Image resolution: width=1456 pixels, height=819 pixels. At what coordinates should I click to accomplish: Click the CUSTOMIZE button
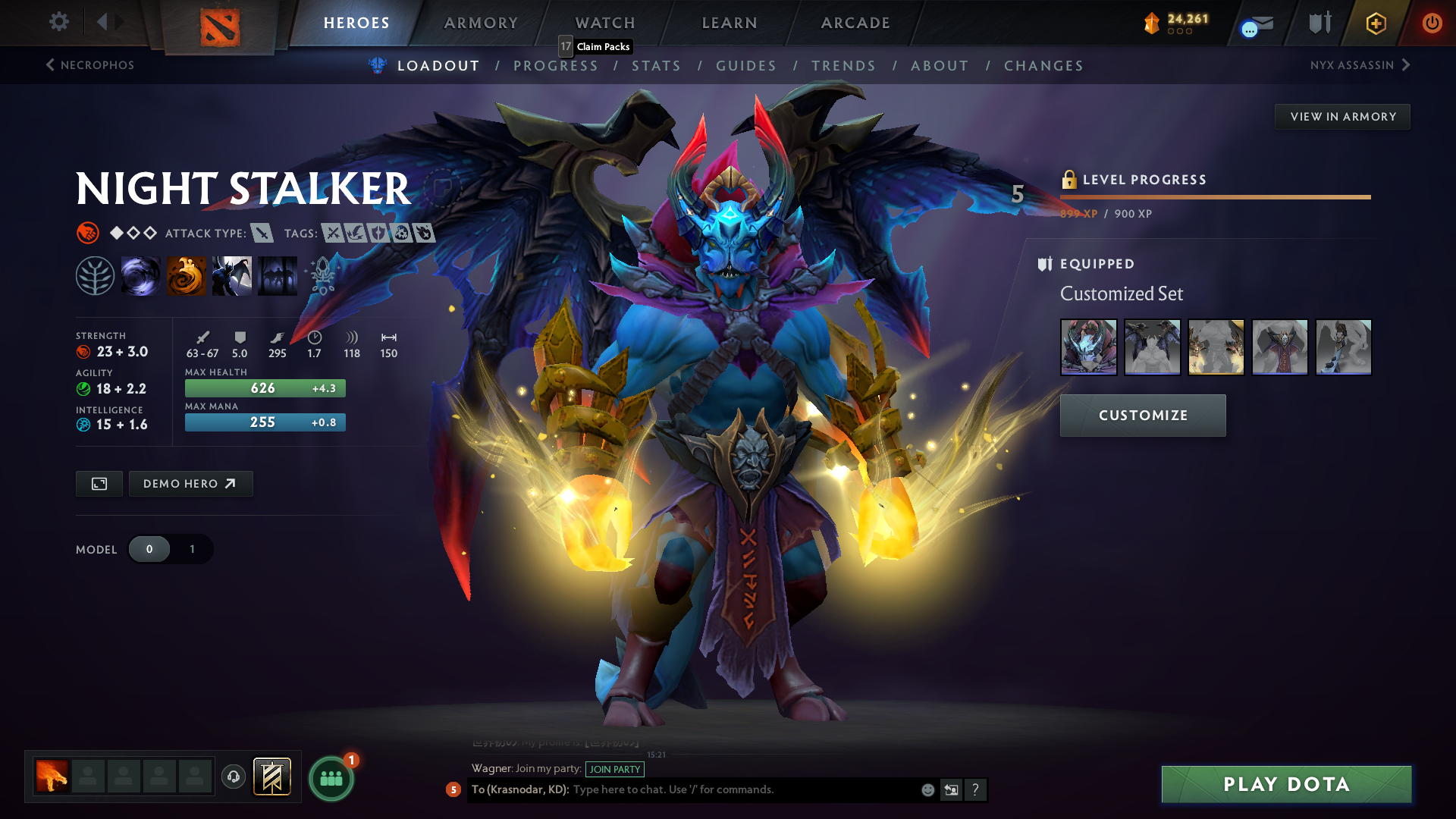tap(1142, 415)
